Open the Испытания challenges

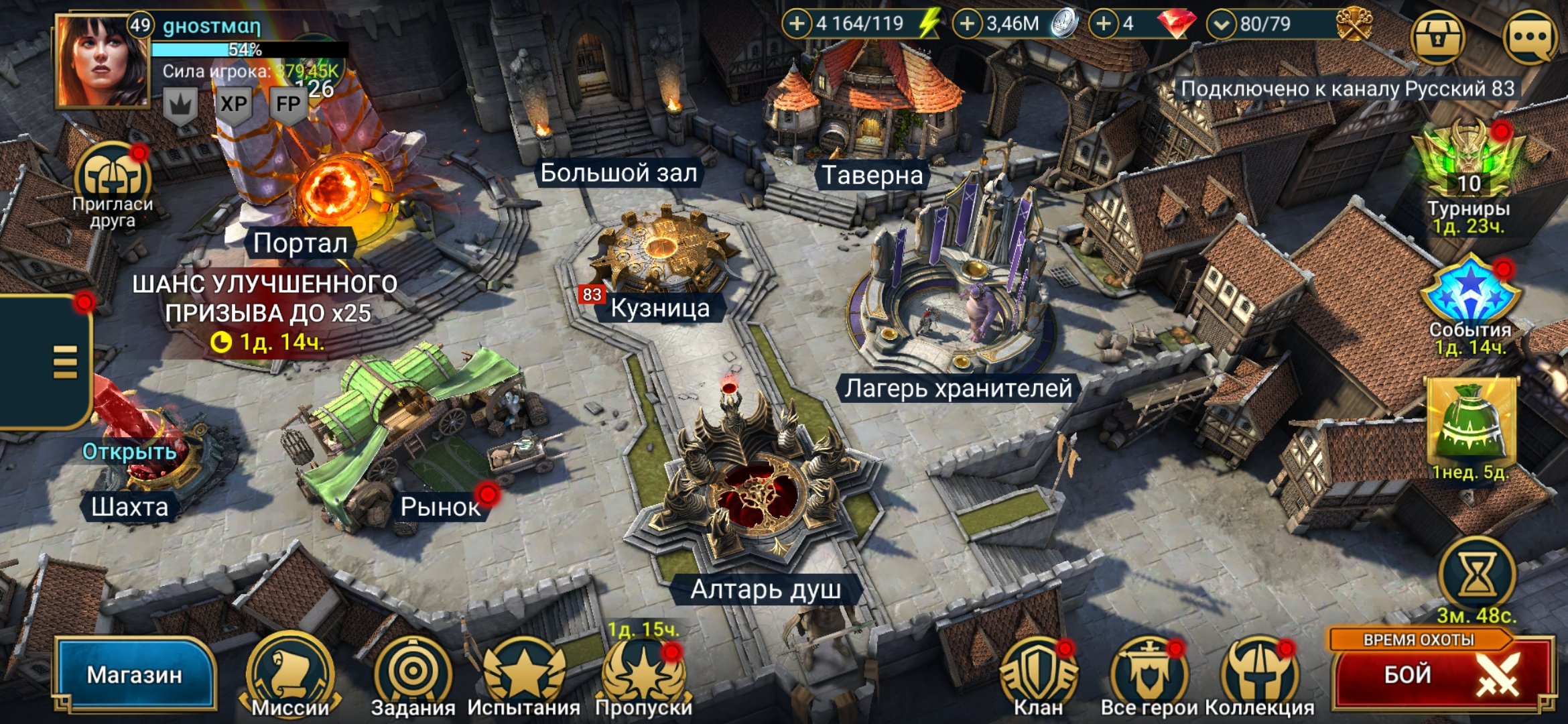524,675
